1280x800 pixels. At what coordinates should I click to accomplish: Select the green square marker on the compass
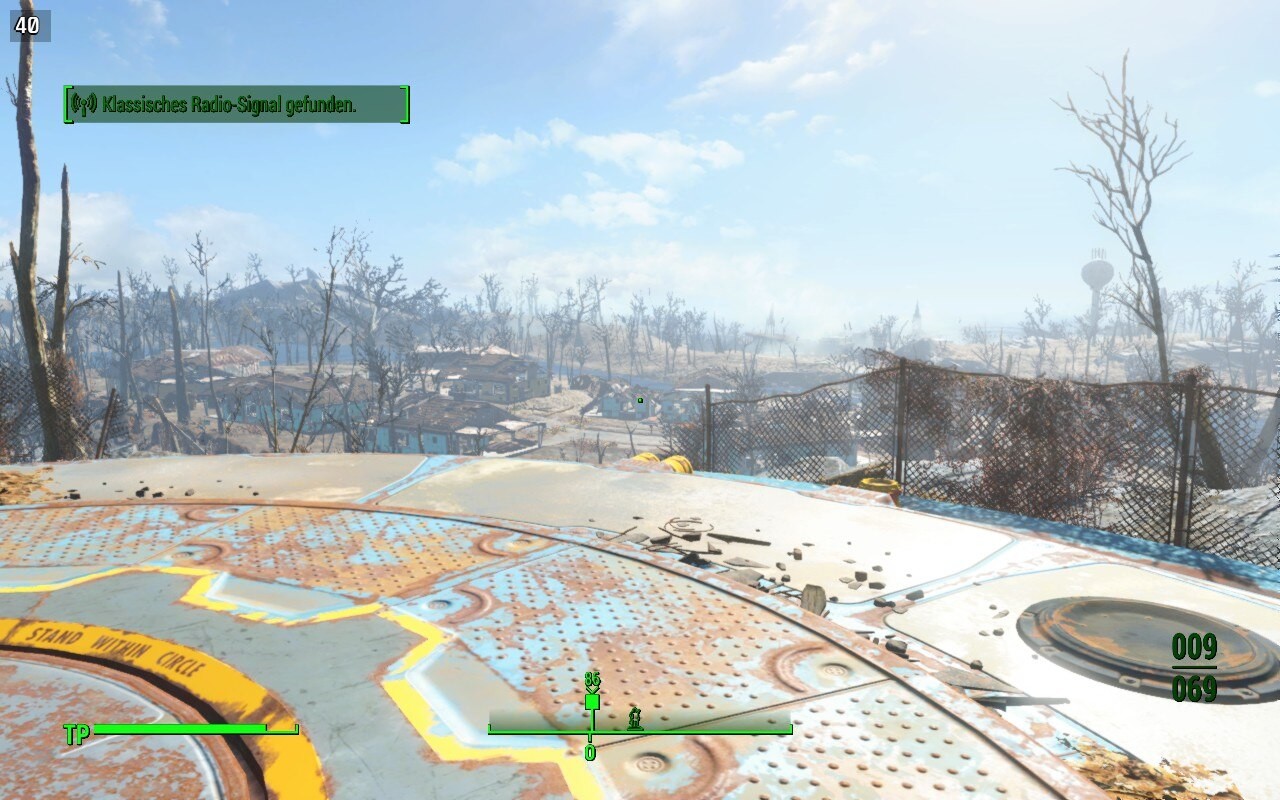[x=592, y=702]
